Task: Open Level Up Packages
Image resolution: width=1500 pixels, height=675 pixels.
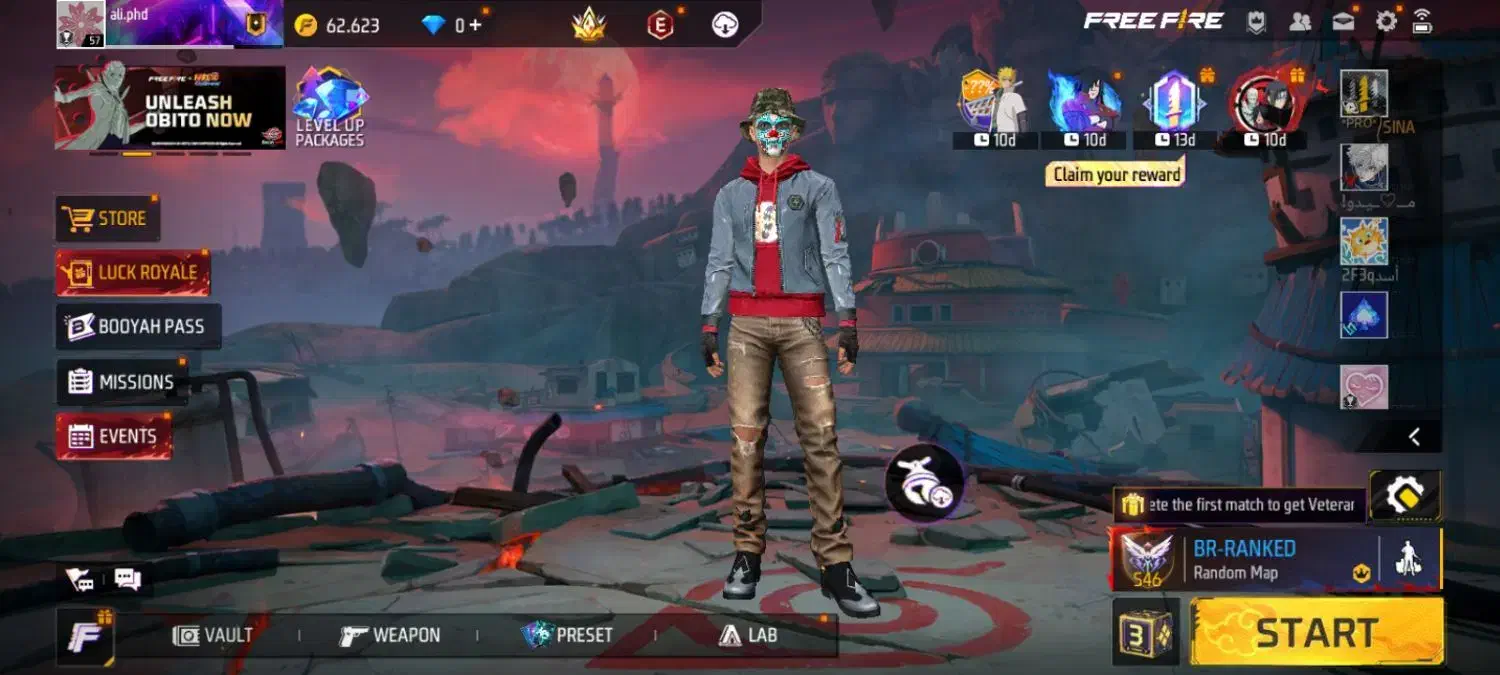Action: pyautogui.click(x=330, y=108)
